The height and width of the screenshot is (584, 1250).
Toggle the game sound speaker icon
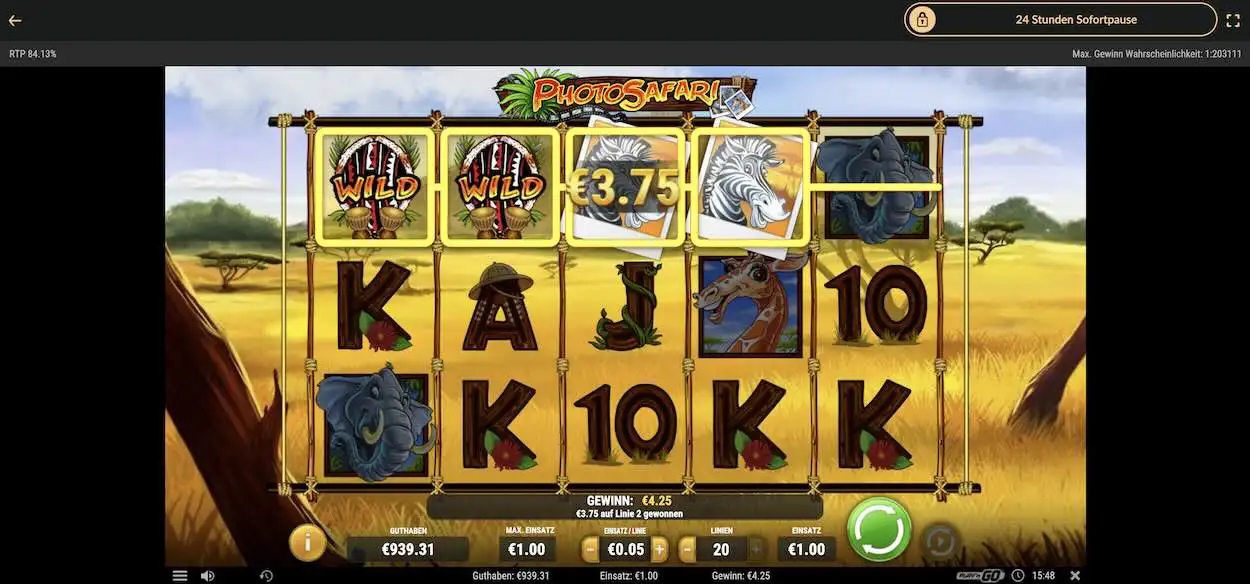coord(207,576)
